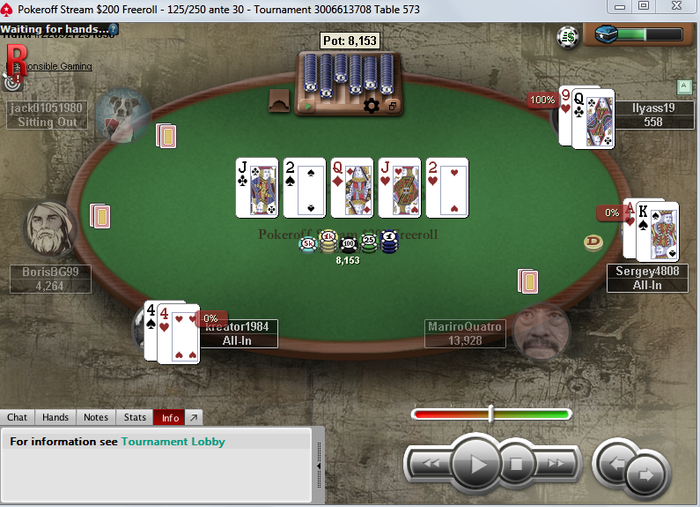
Task: Open the Tournament Lobby link
Action: (173, 441)
